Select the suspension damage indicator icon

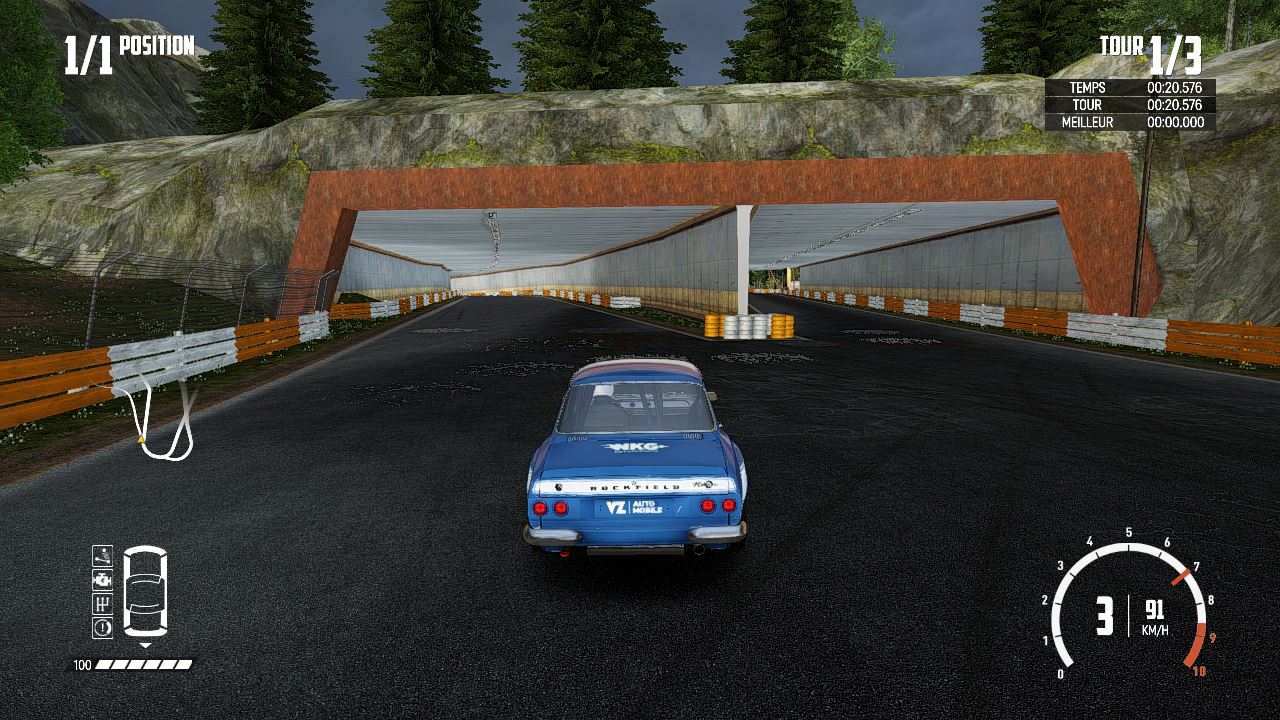click(x=102, y=555)
